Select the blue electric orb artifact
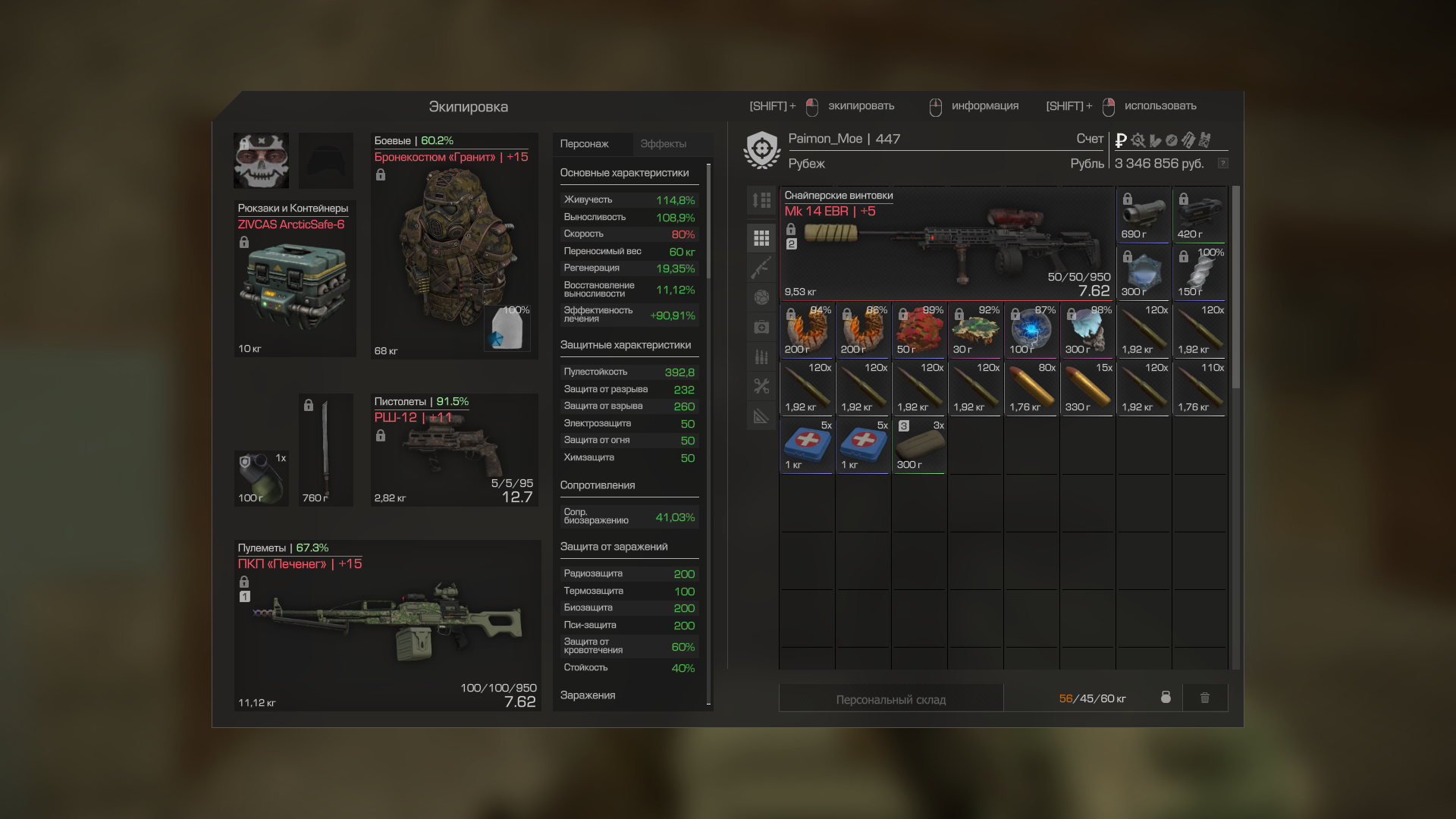Viewport: 1456px width, 819px height. click(x=1031, y=331)
